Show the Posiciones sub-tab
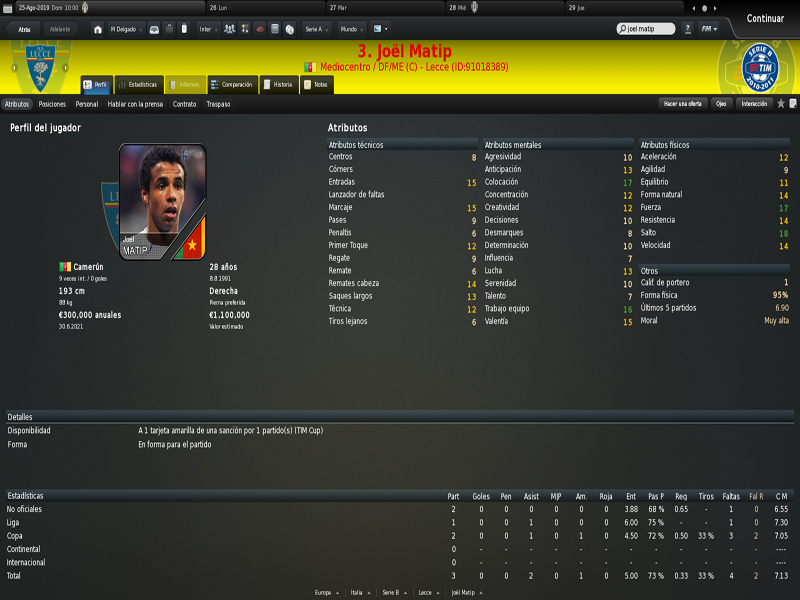This screenshot has height=600, width=800. (52, 104)
